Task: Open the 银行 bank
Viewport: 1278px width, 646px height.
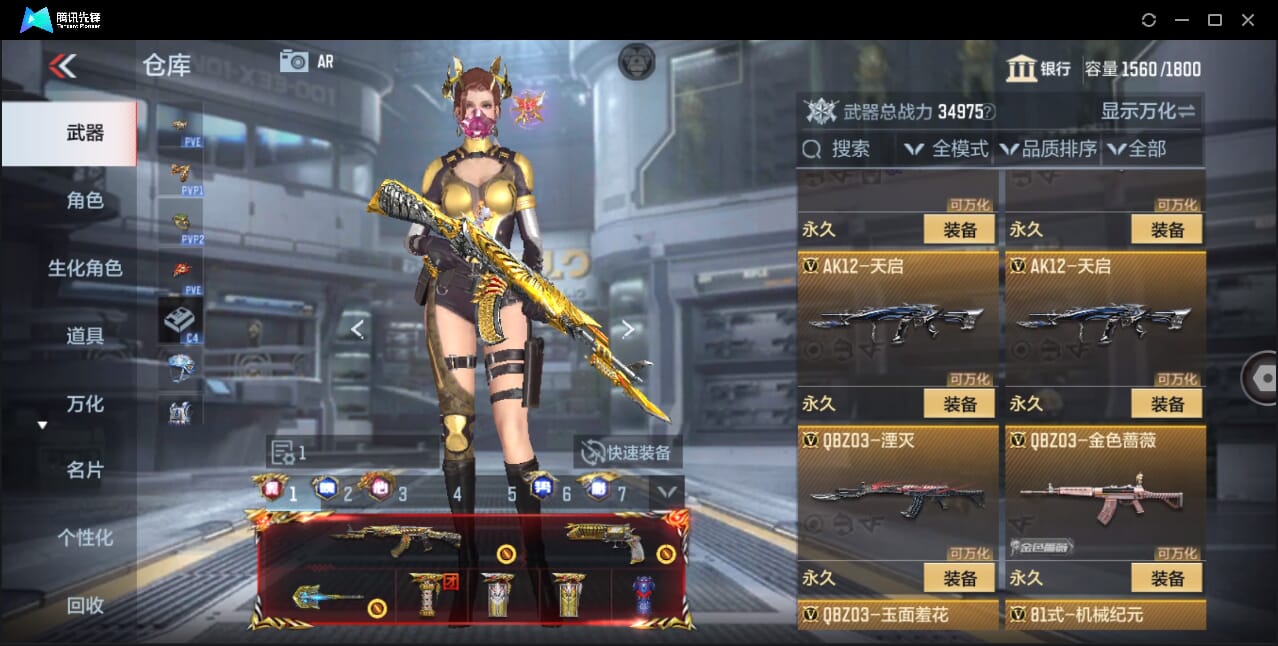Action: click(1038, 69)
